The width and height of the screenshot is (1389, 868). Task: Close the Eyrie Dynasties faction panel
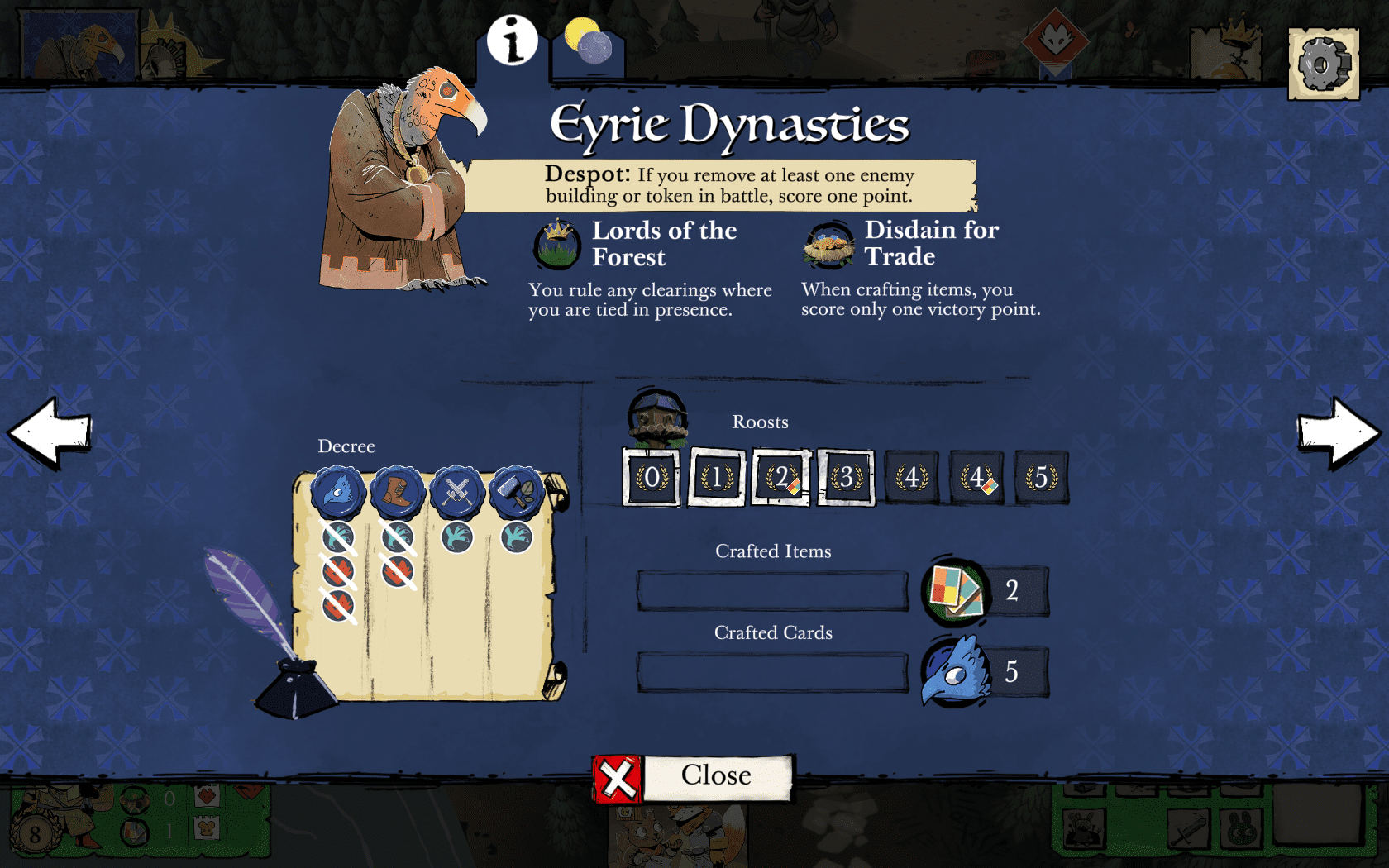tap(693, 777)
